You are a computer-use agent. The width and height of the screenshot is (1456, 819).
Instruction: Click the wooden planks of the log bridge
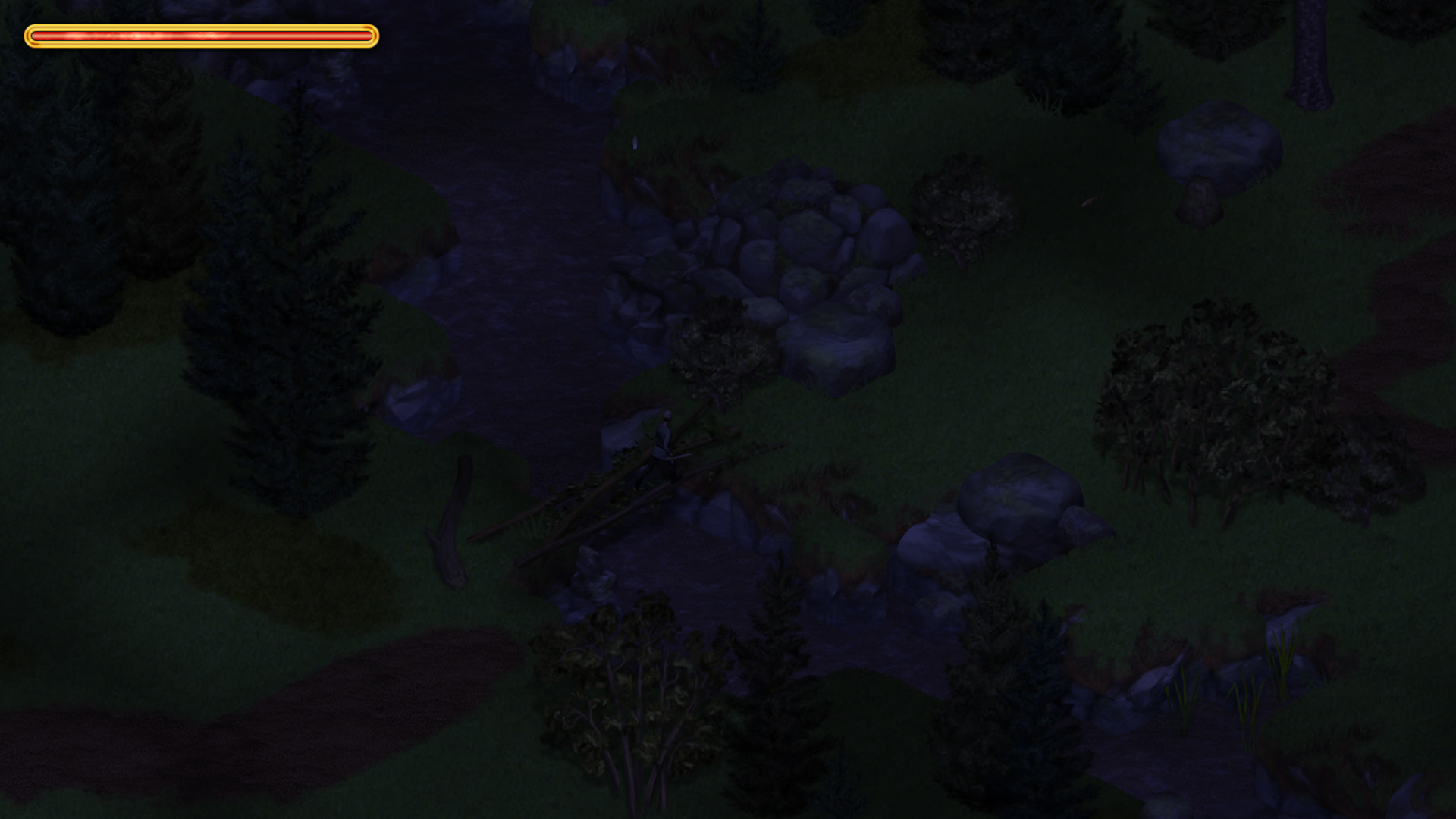click(599, 500)
